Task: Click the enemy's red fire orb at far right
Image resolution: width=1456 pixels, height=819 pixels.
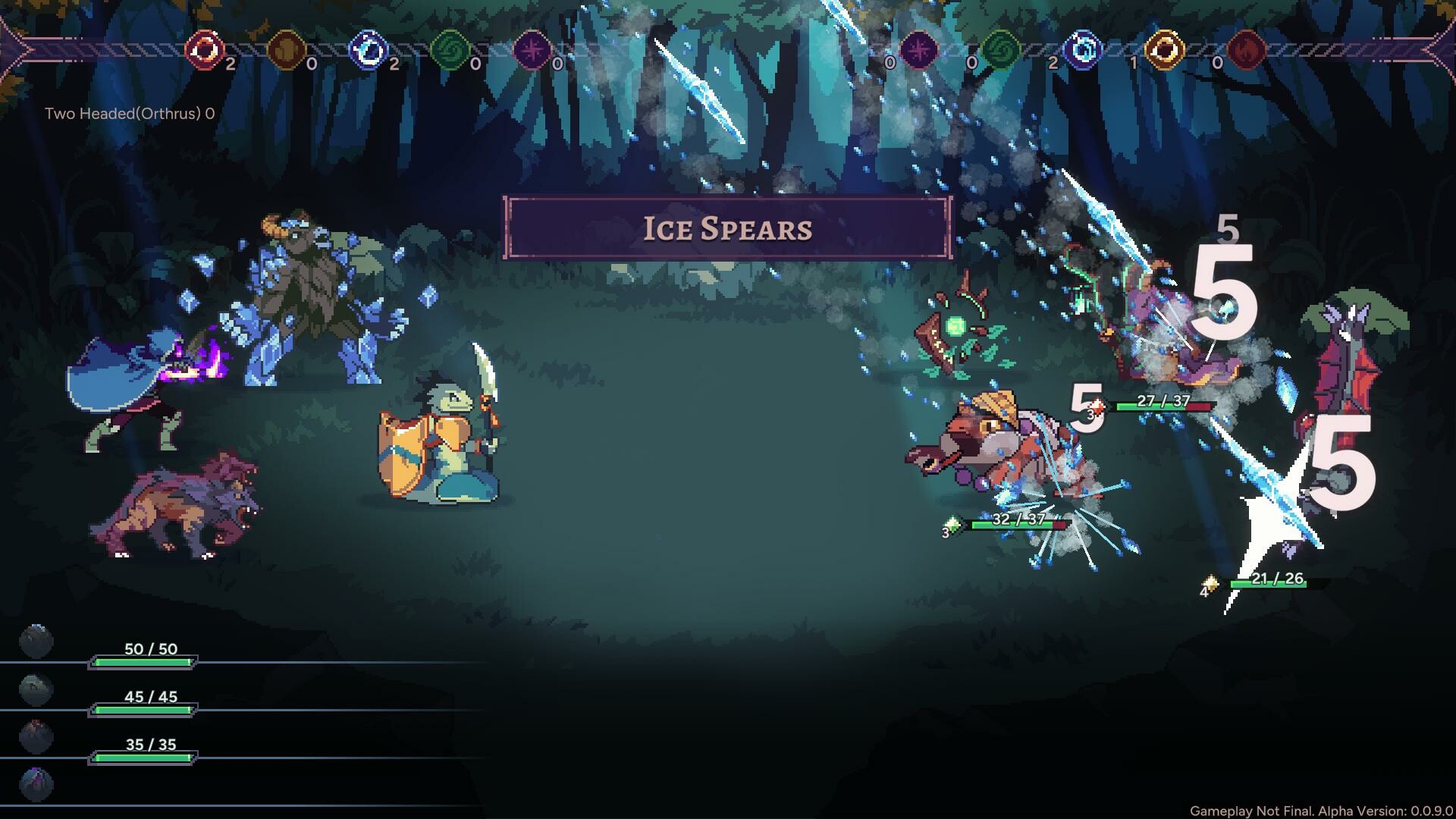Action: (1251, 52)
